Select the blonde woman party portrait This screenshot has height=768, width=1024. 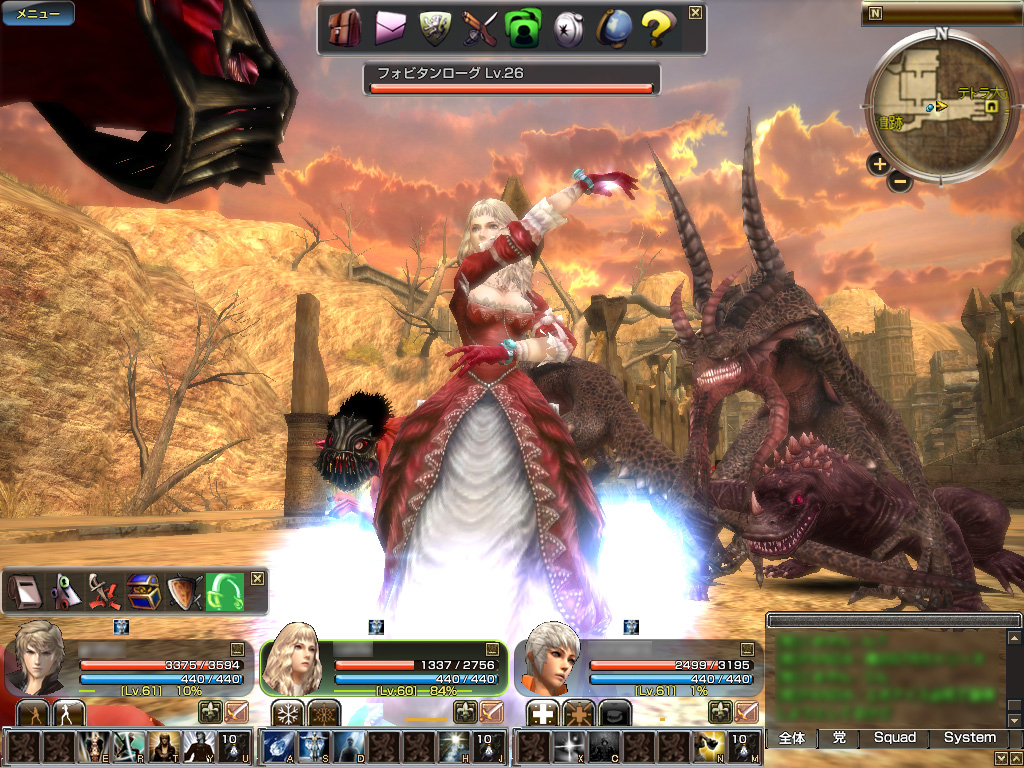pyautogui.click(x=293, y=659)
